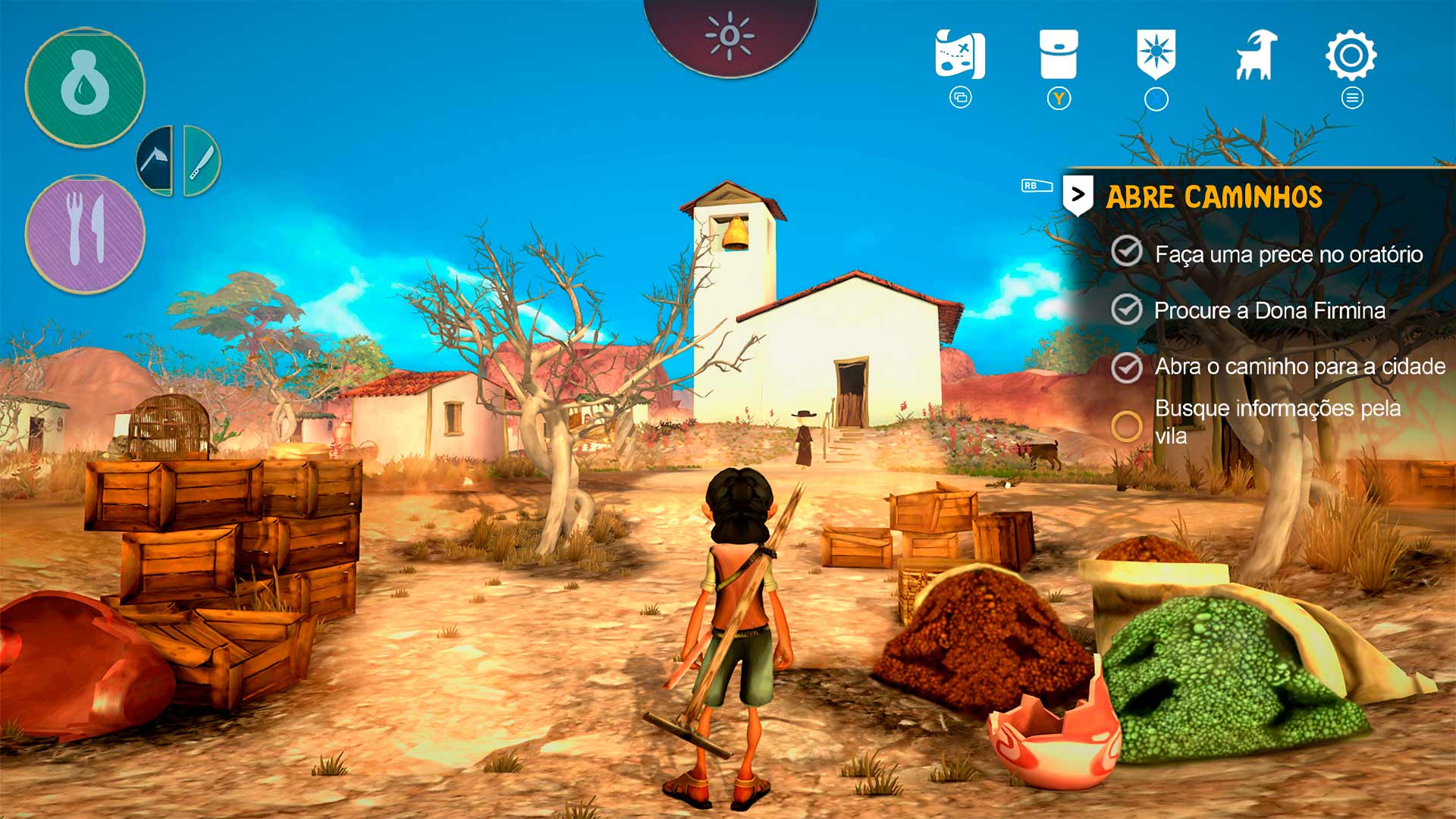This screenshot has height=819, width=1456.
Task: Select objective 'Abra o caminho para a cidade'
Action: point(1299,366)
